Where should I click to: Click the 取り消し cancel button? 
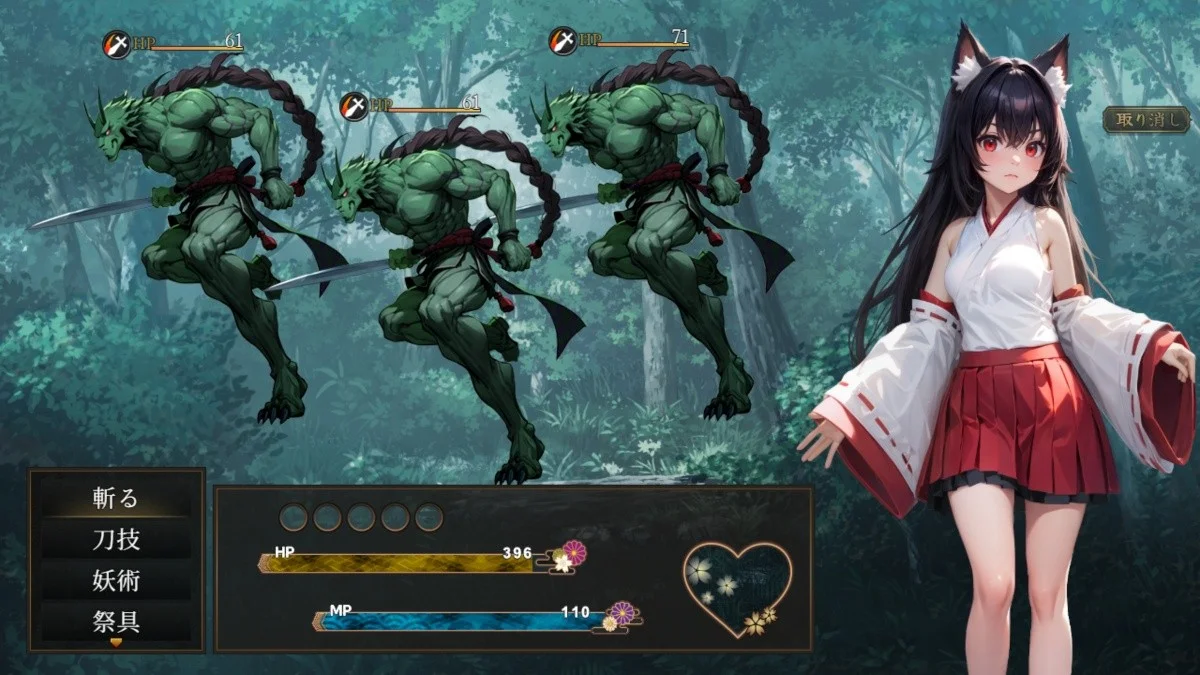(1146, 120)
